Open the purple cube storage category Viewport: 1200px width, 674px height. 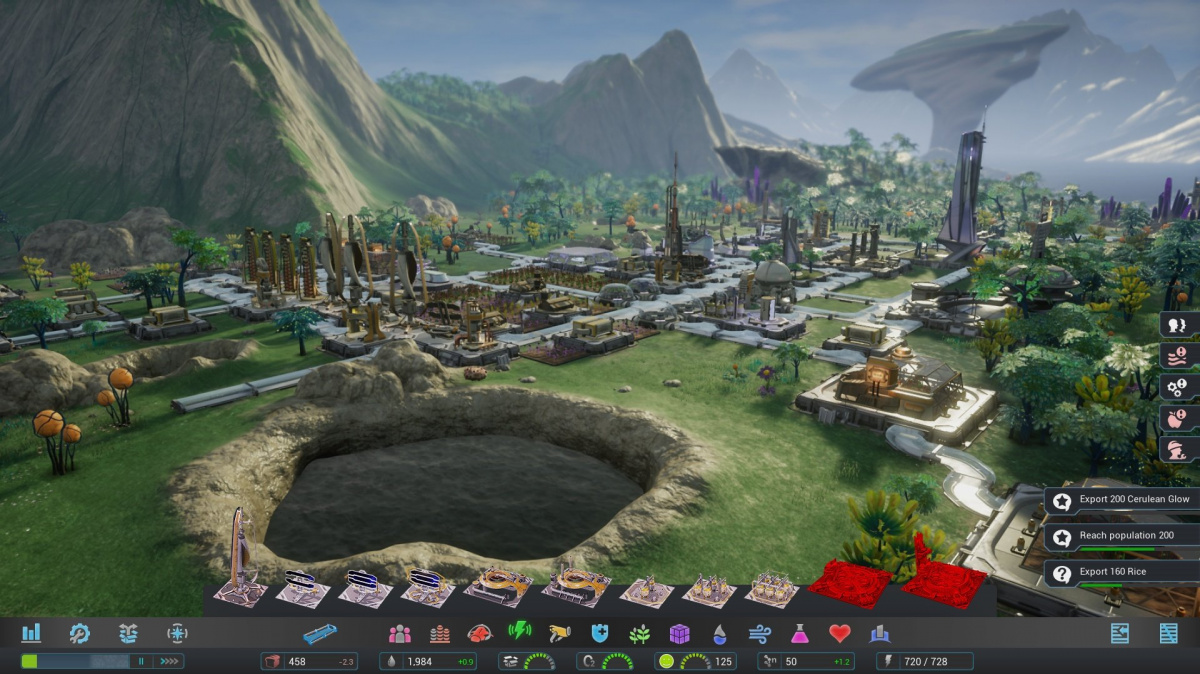[x=680, y=633]
